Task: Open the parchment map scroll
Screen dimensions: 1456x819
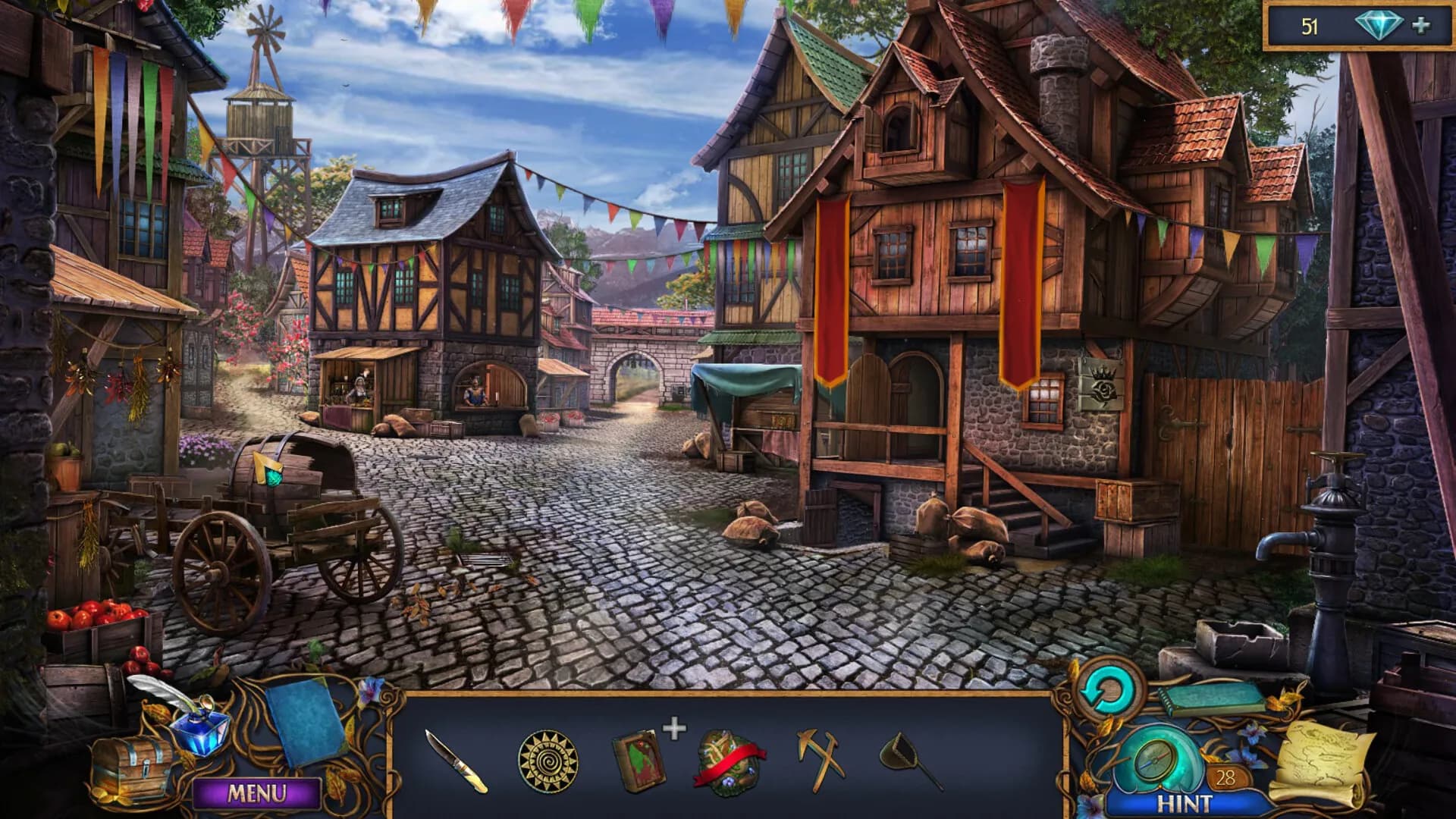Action: [x=1323, y=762]
